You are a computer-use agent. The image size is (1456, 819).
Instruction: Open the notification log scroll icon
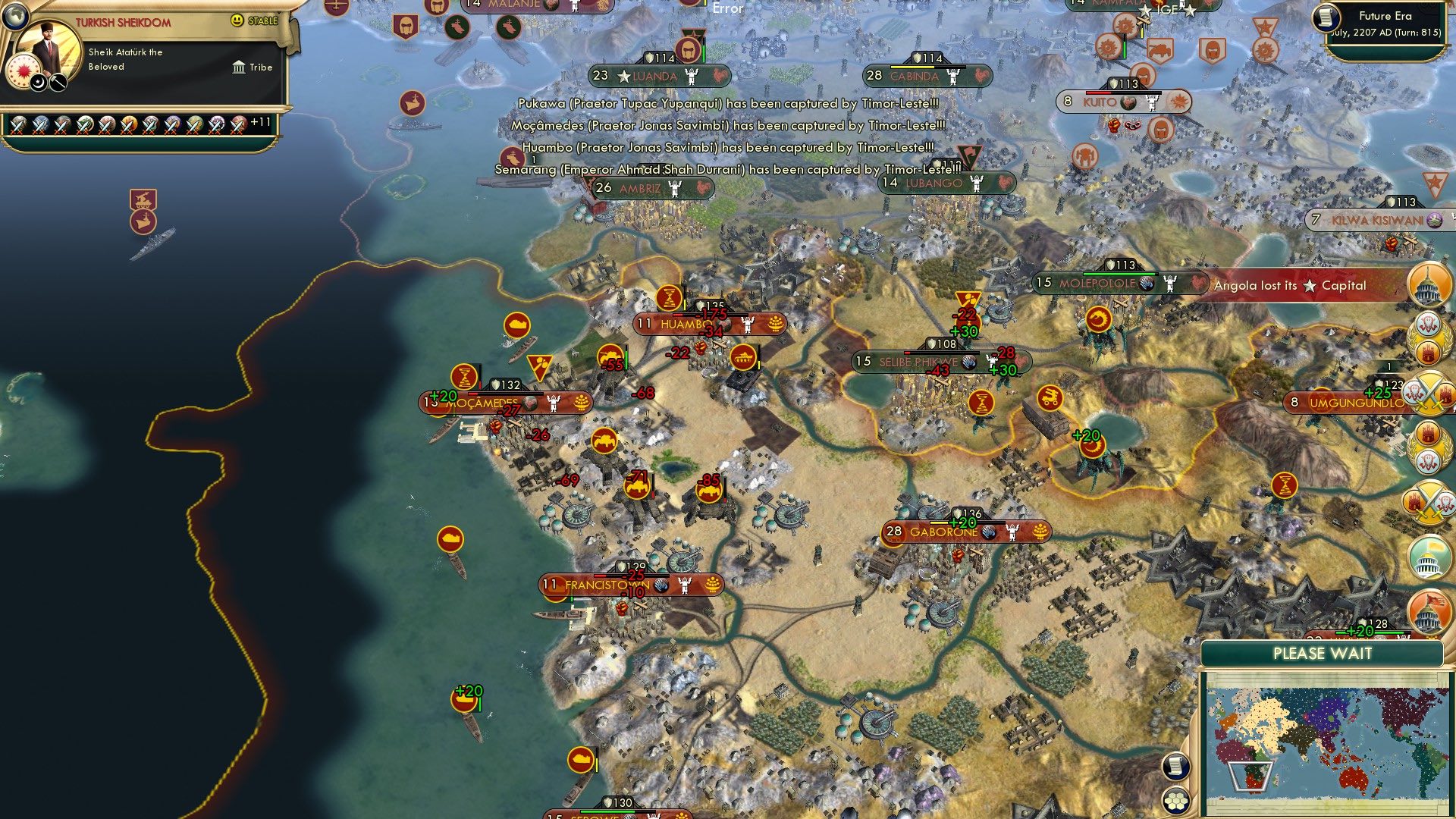tap(1176, 765)
